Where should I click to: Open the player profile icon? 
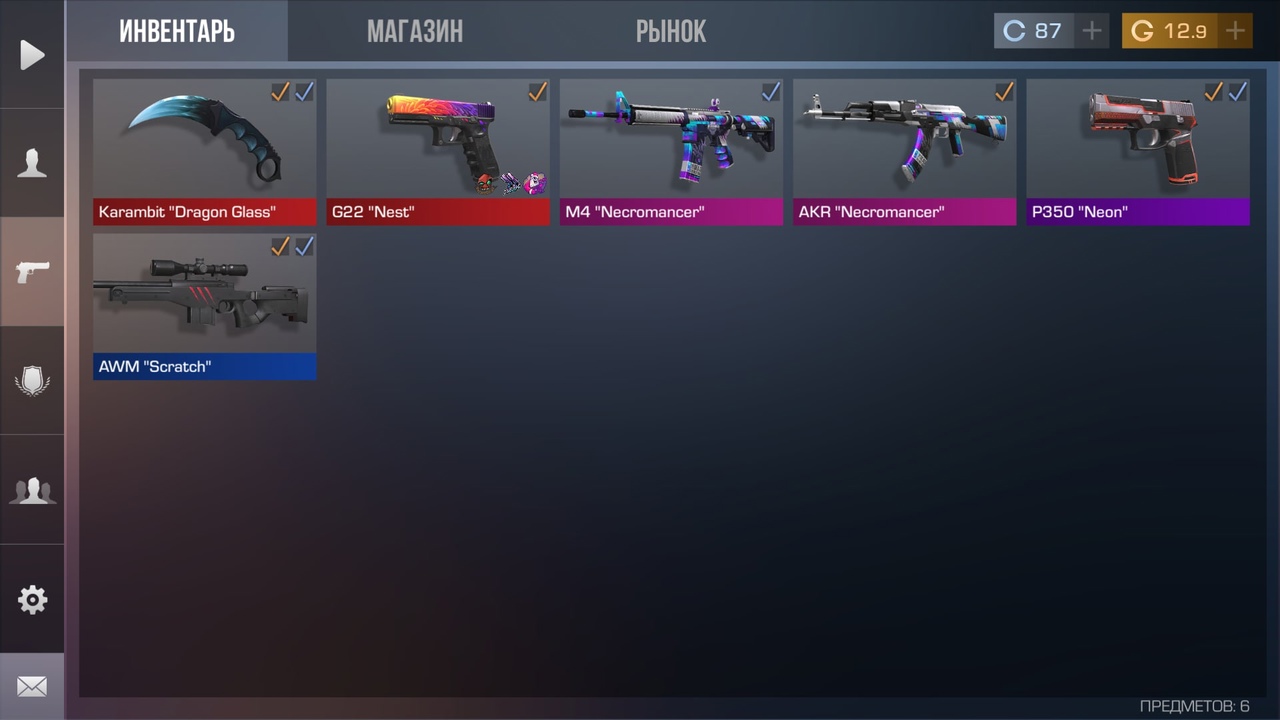pos(32,163)
